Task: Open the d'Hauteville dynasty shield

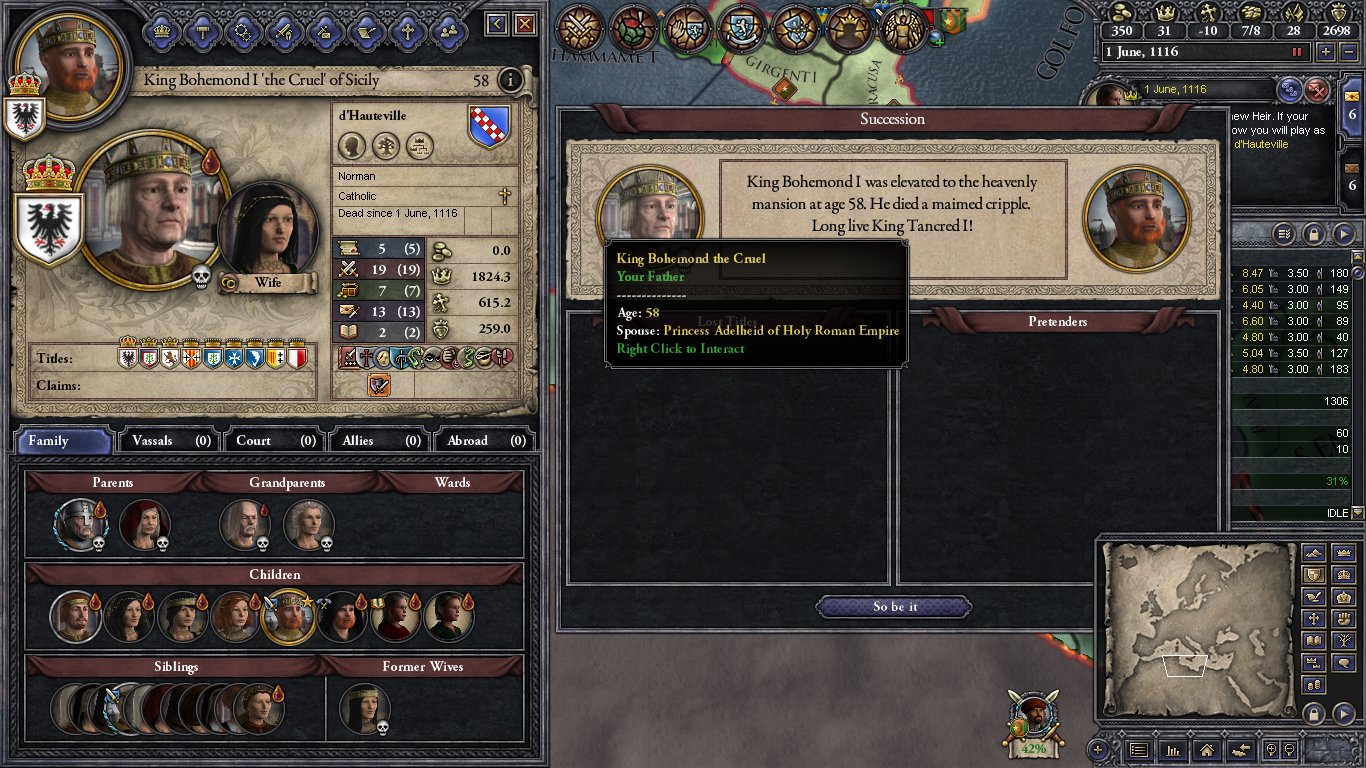Action: pyautogui.click(x=489, y=127)
